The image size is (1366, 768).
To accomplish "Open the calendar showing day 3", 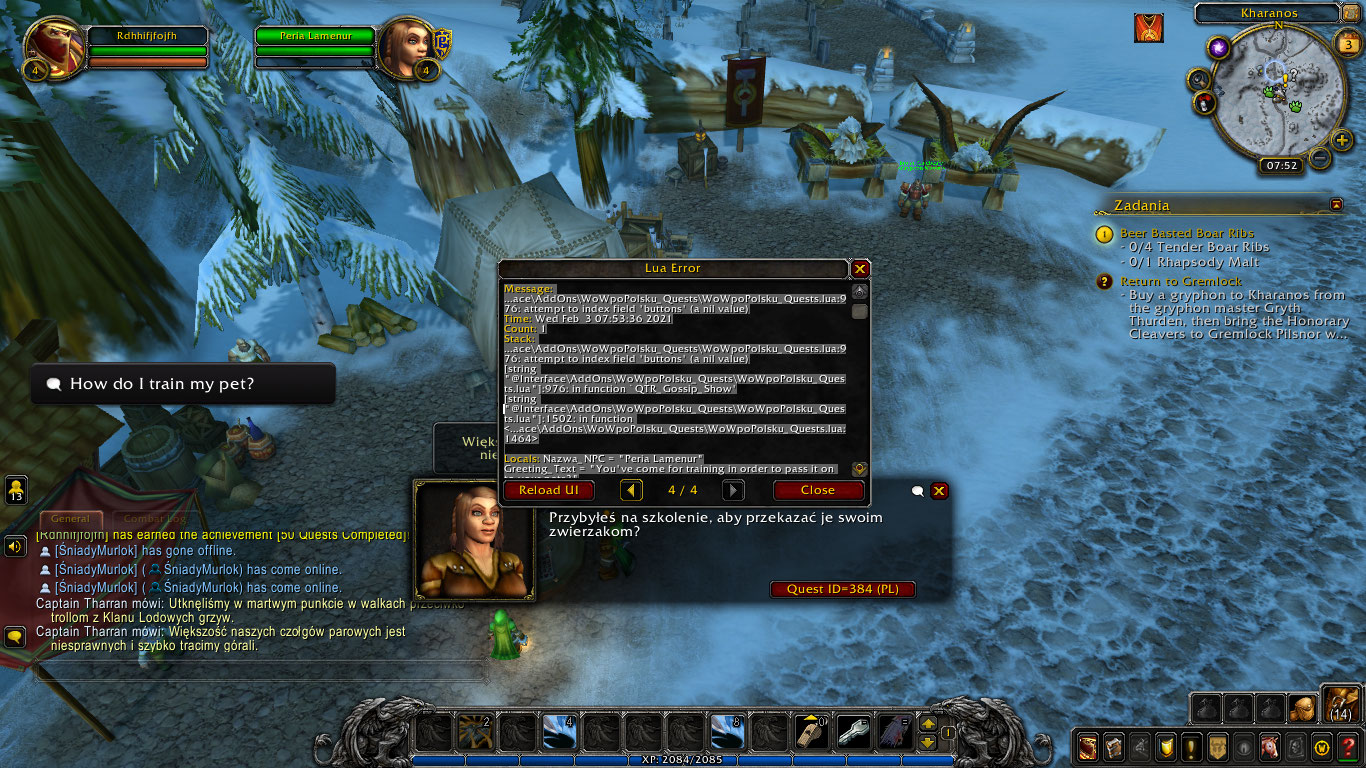I will (x=1347, y=44).
